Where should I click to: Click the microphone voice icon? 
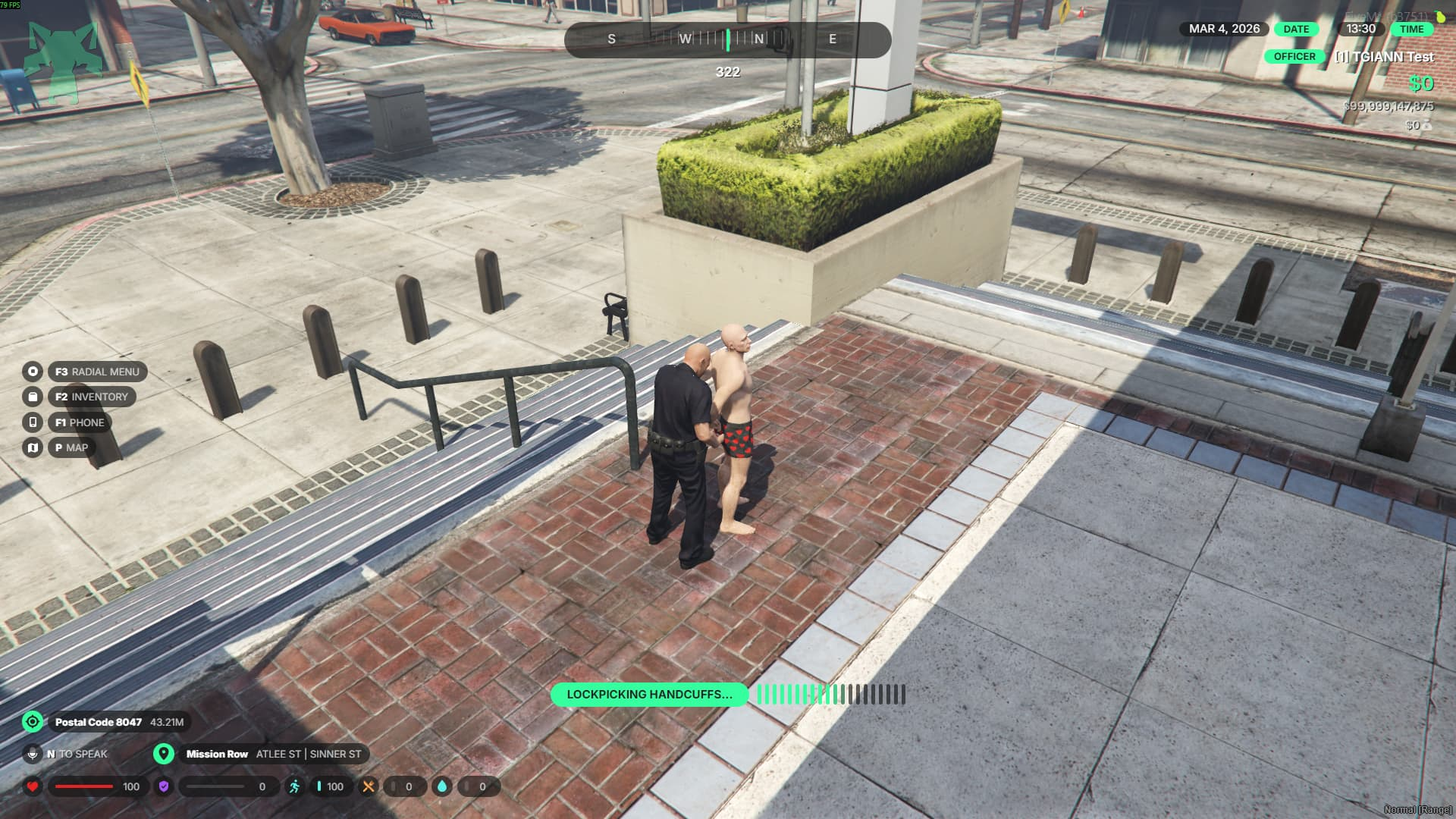pyautogui.click(x=33, y=754)
